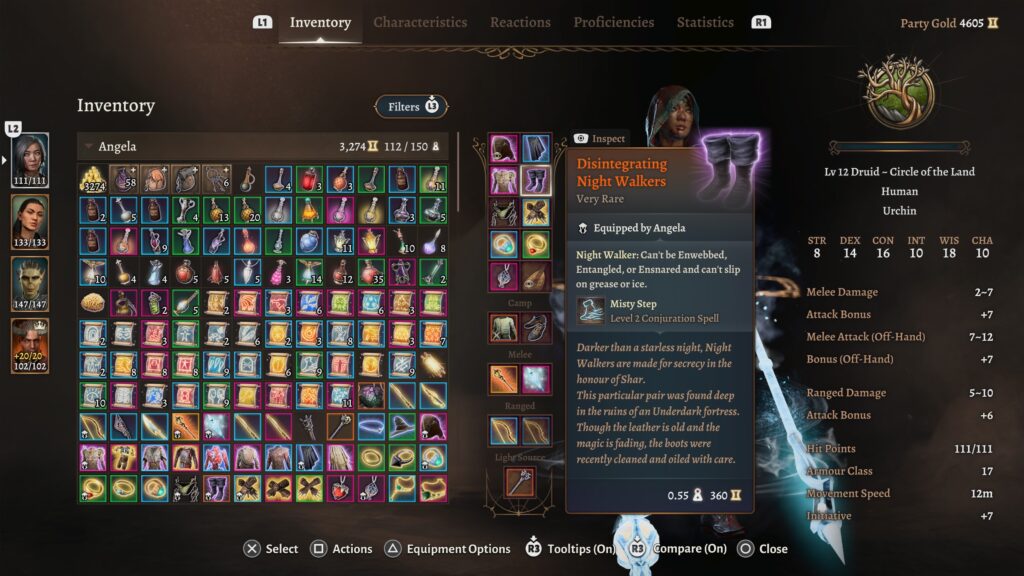Select the equipped gold ring slot
1024x576 pixels.
(x=536, y=244)
